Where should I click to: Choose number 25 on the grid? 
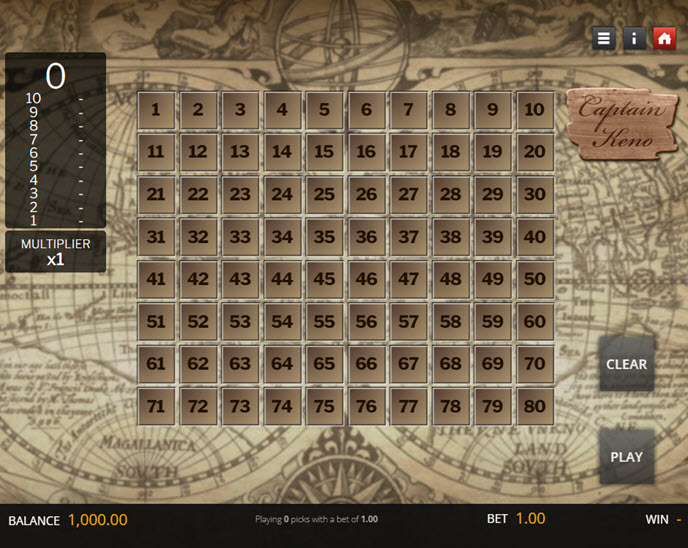[x=324, y=195]
